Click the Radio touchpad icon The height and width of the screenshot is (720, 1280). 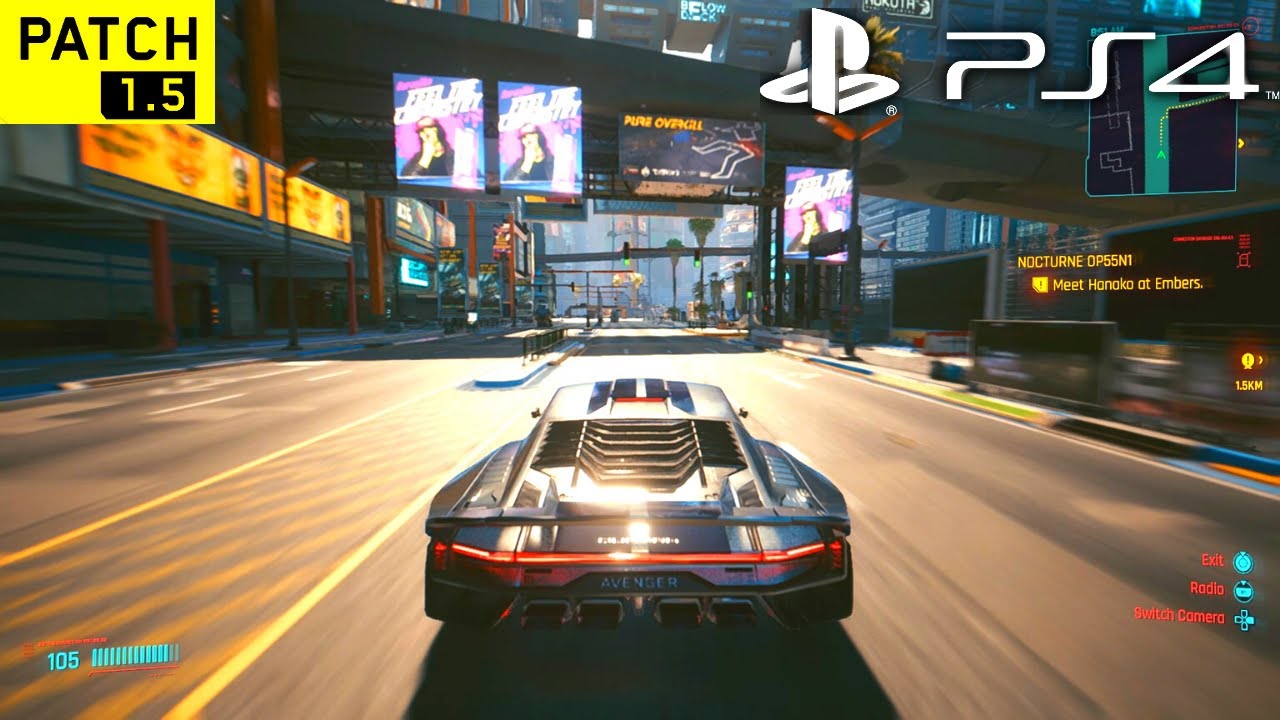pyautogui.click(x=1243, y=592)
